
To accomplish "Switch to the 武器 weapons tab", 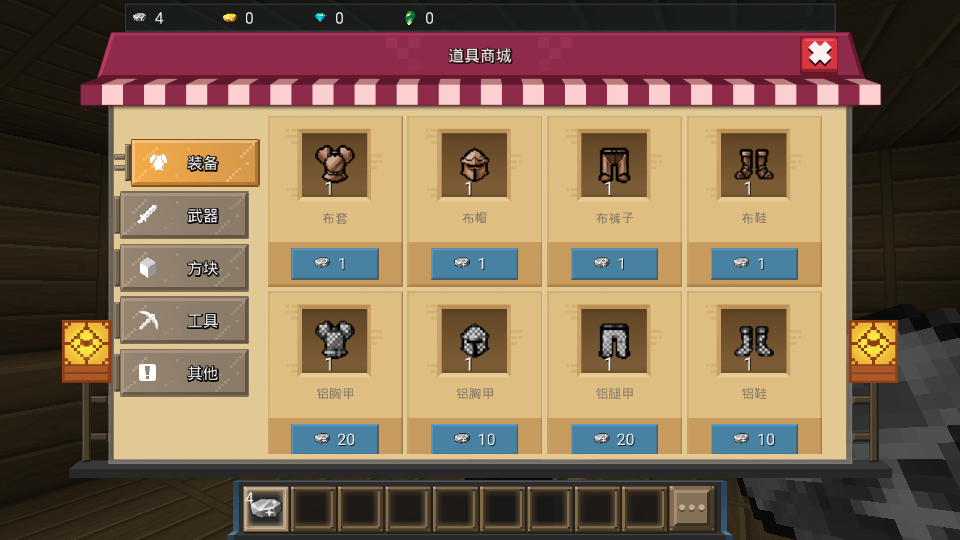I will pos(184,215).
